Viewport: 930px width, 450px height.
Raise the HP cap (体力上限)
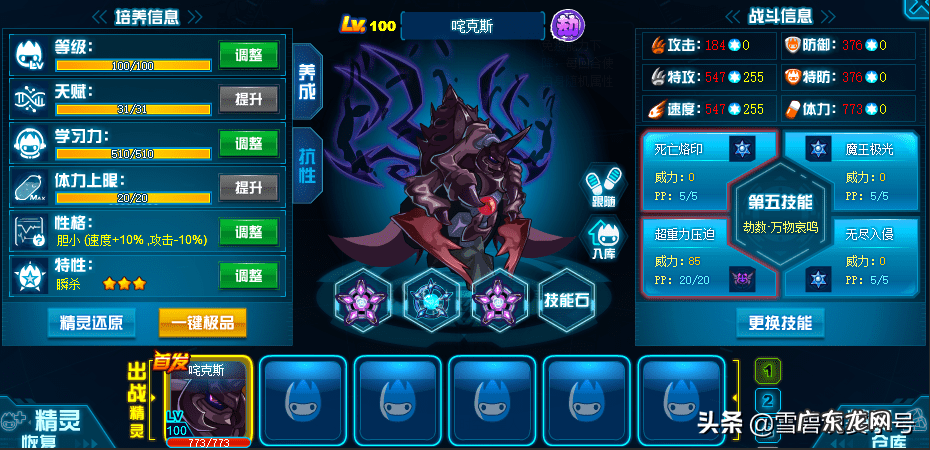(x=248, y=187)
